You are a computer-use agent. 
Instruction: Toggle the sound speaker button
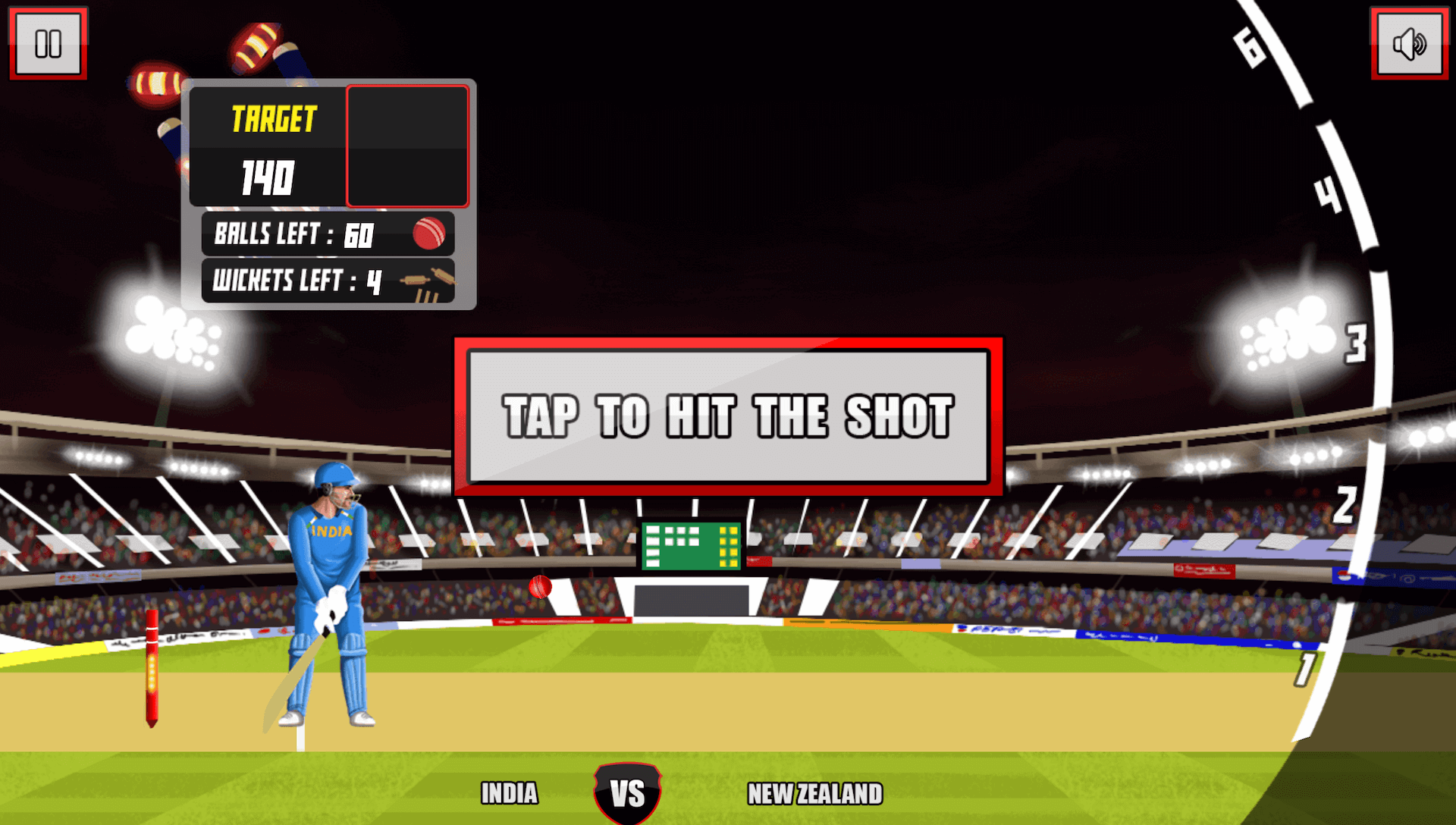tap(1409, 43)
